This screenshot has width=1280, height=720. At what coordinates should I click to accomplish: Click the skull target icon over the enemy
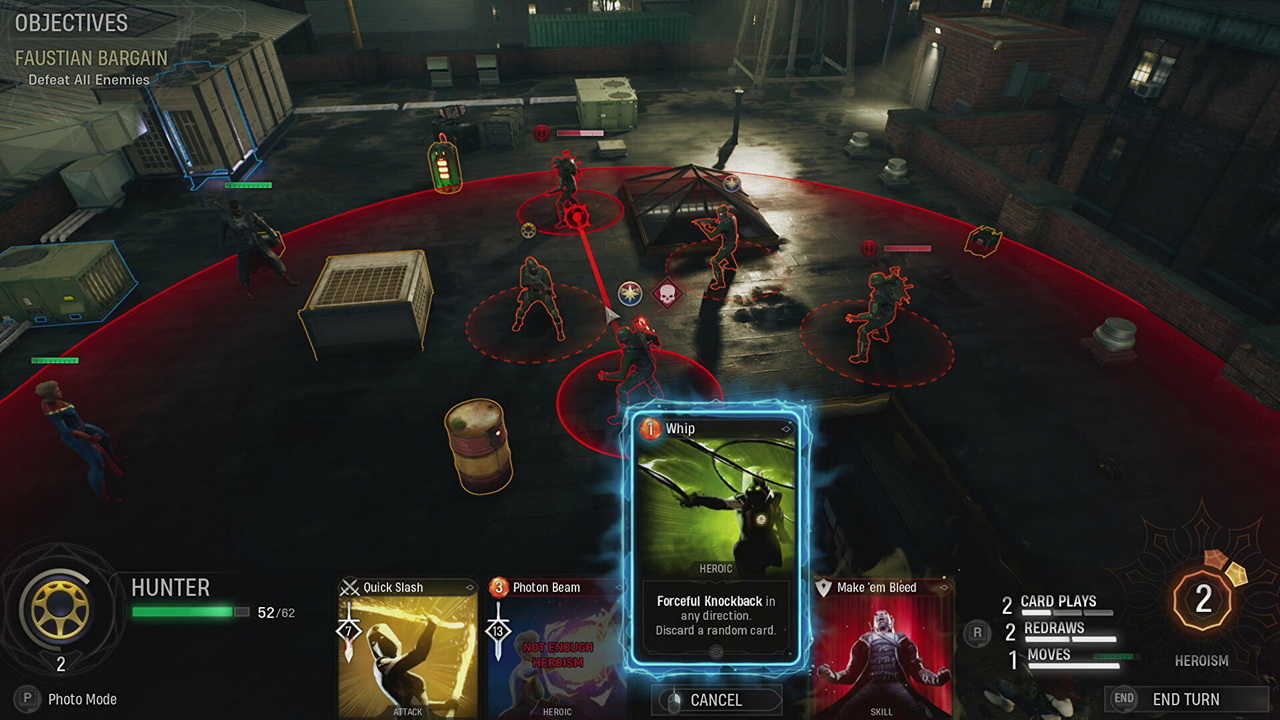pyautogui.click(x=665, y=295)
